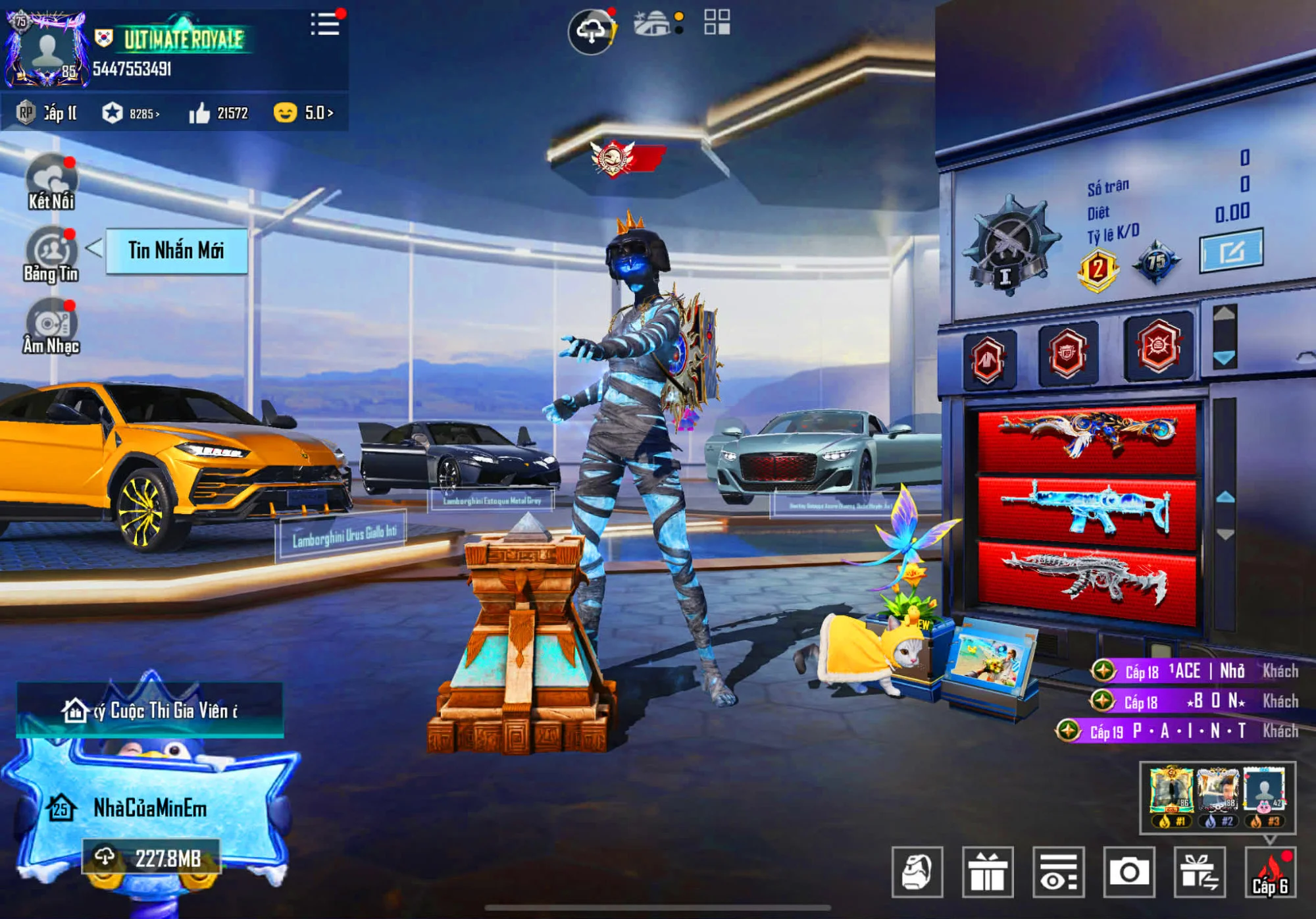Open the camera screenshot button
Screen dimensions: 1316x919
[1129, 872]
